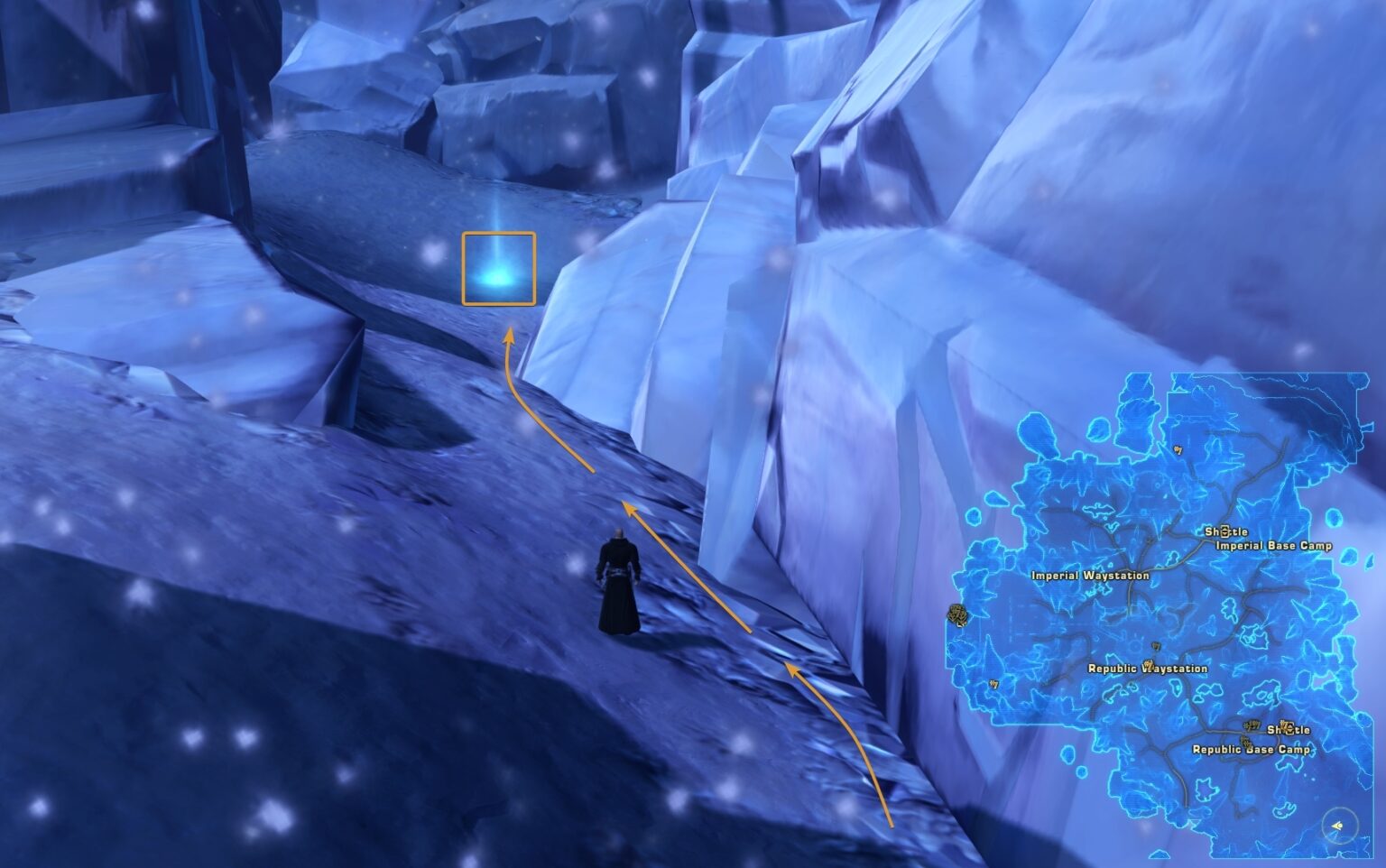The height and width of the screenshot is (868, 1386).
Task: Select the marker inside the Republic Waystation label
Action: click(1149, 666)
